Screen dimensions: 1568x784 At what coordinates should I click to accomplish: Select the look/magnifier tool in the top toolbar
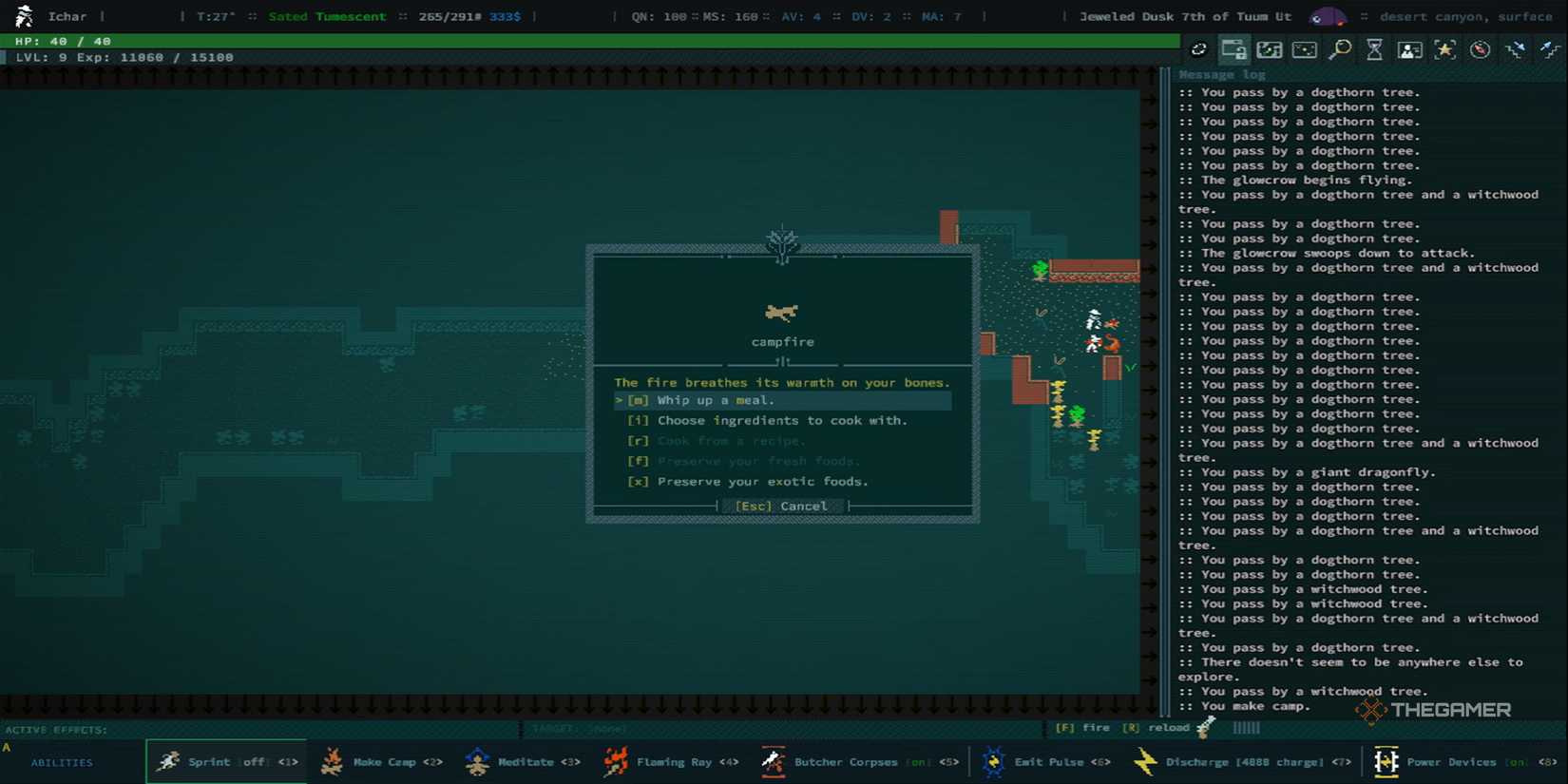[x=1339, y=49]
